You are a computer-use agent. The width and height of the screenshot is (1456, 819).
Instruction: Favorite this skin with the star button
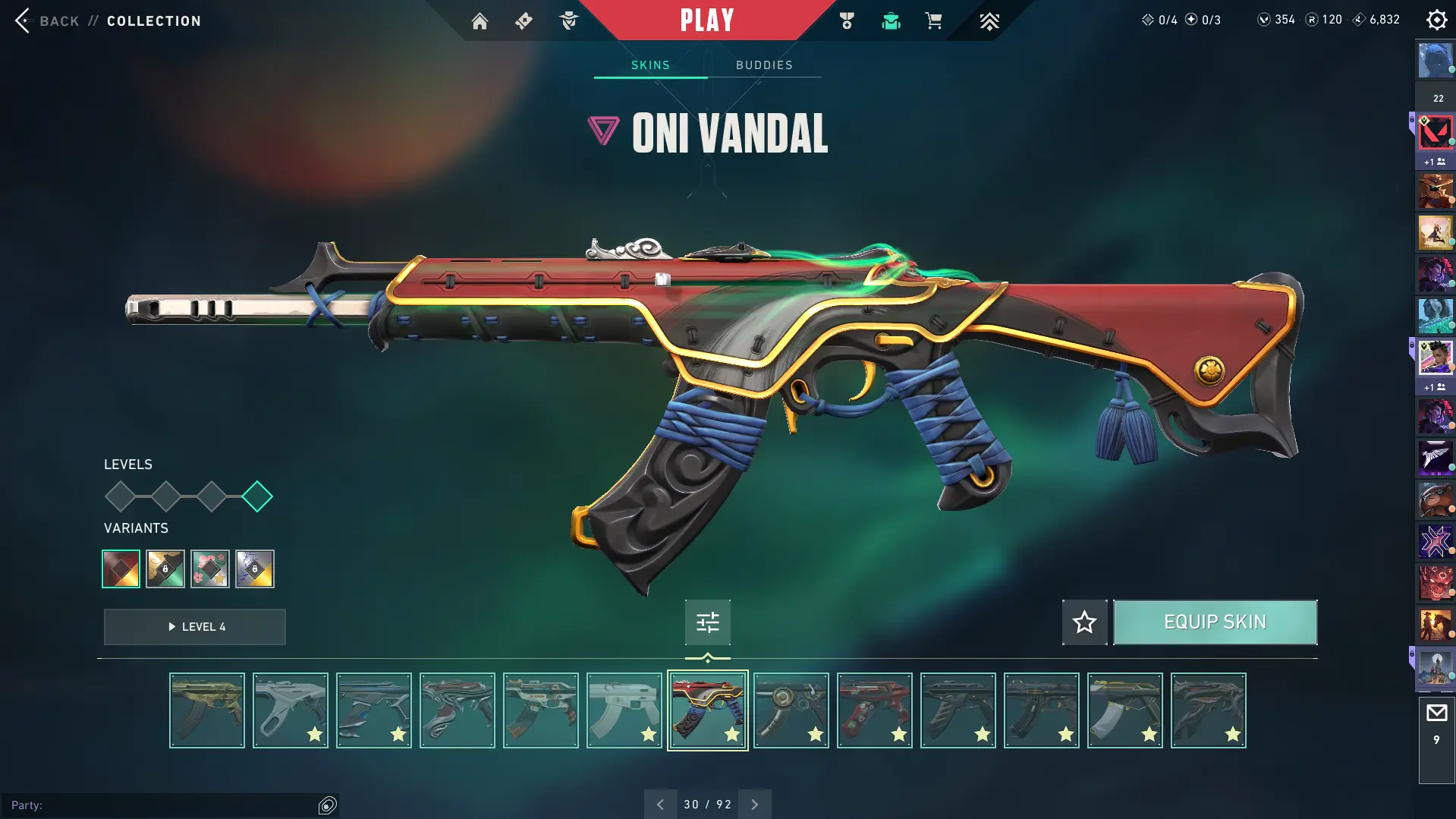pyautogui.click(x=1084, y=622)
